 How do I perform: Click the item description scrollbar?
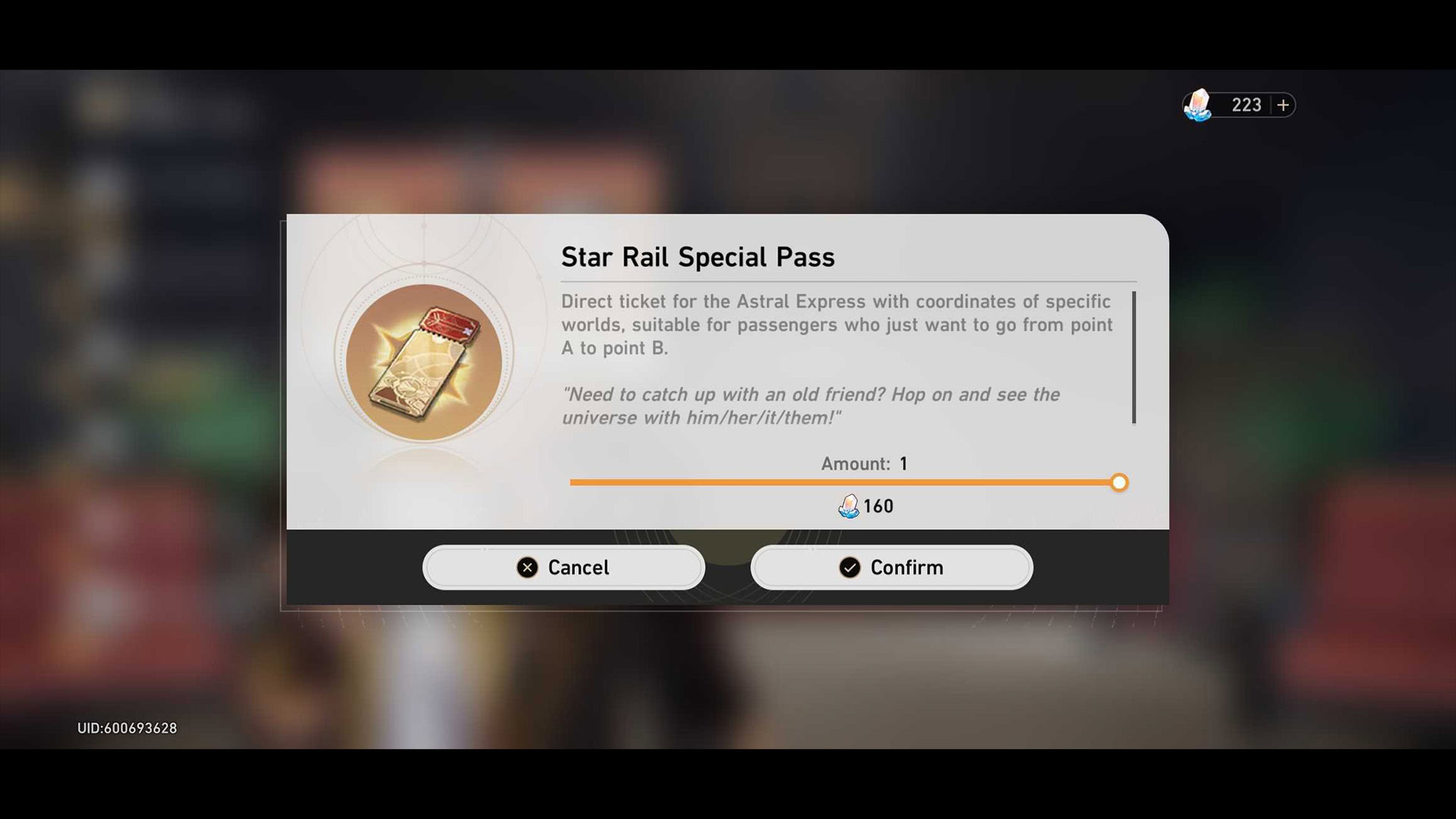point(1134,357)
